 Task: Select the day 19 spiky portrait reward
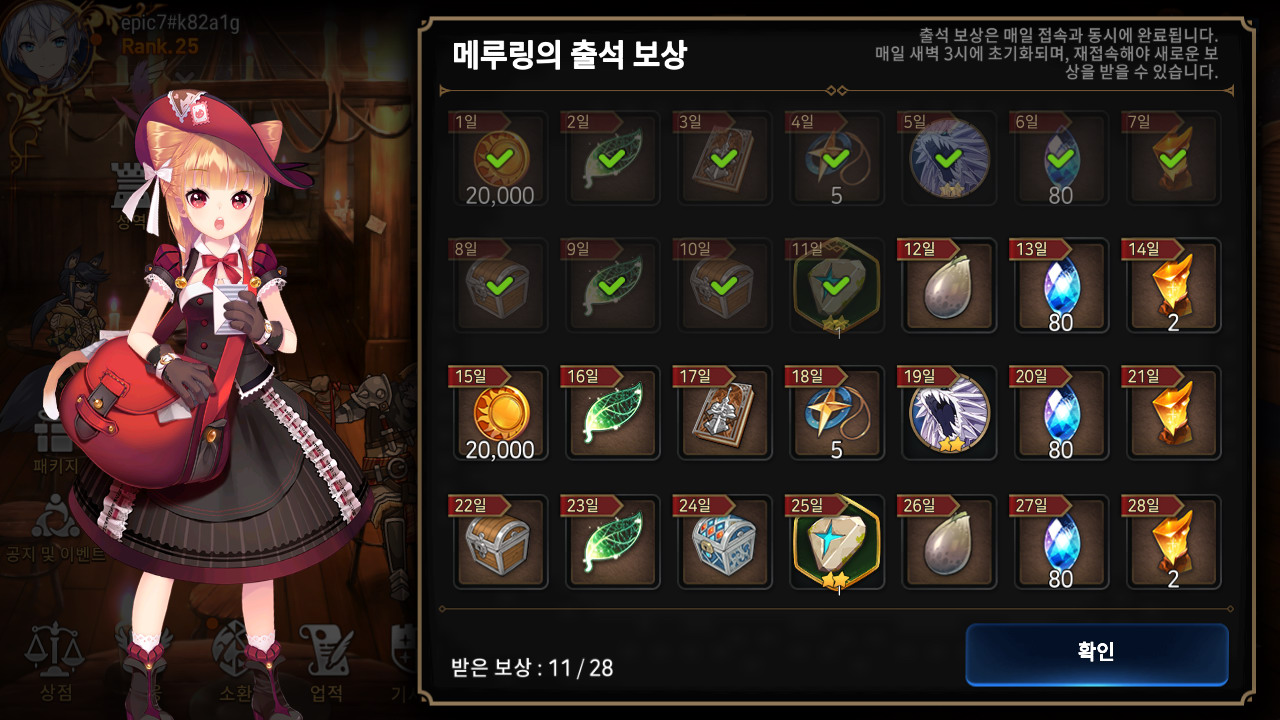[x=948, y=414]
